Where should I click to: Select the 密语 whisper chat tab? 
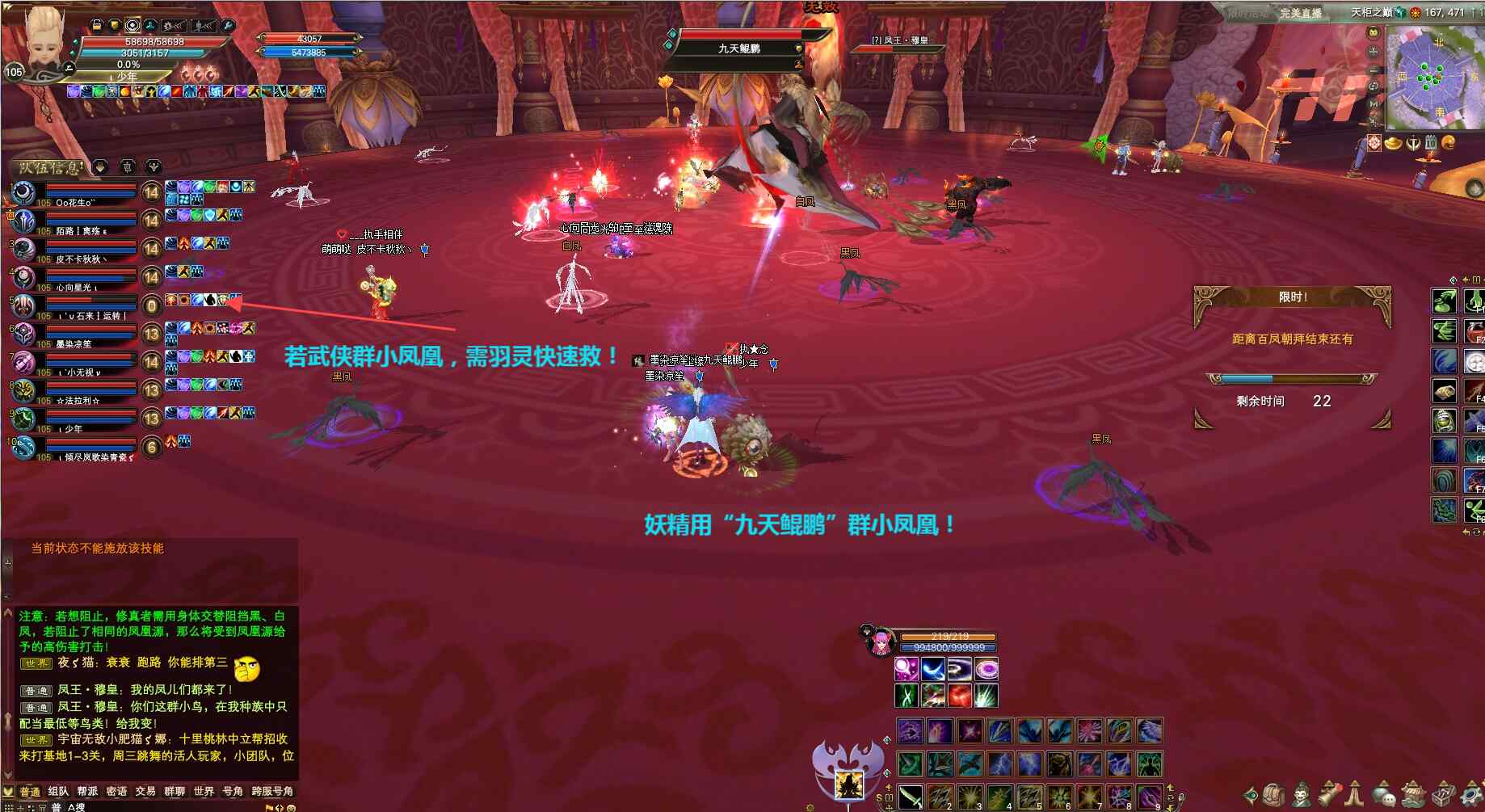point(116,792)
